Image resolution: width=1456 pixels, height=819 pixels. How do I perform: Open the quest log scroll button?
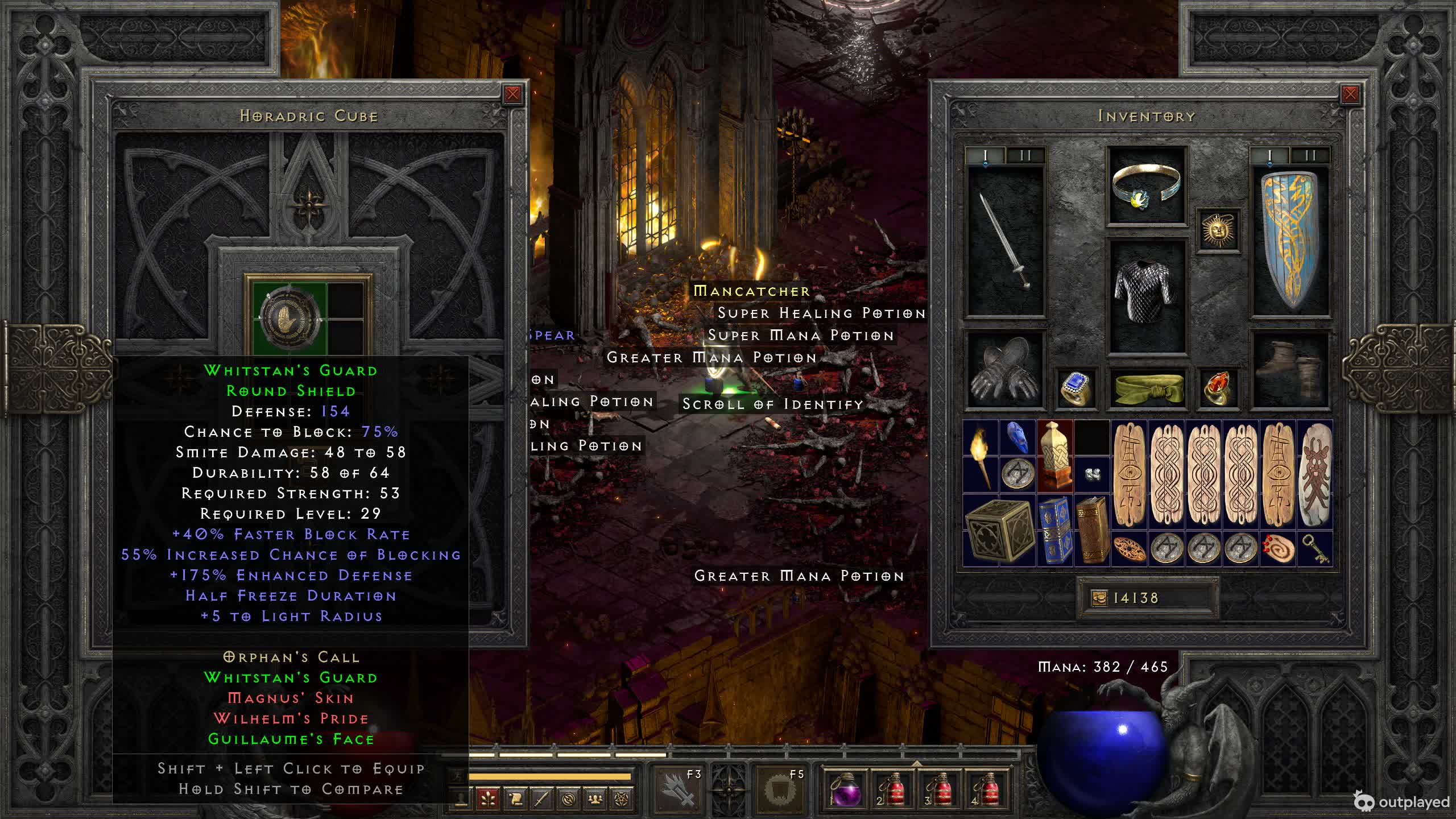[x=515, y=799]
